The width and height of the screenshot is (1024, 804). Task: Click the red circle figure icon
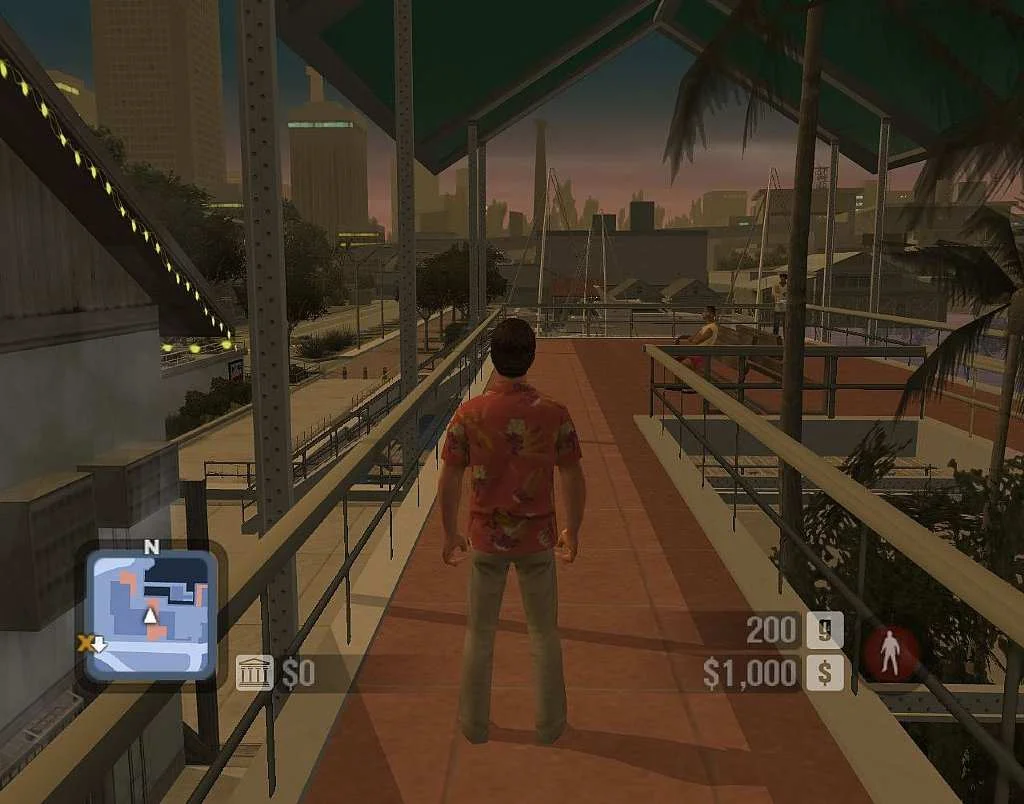892,655
